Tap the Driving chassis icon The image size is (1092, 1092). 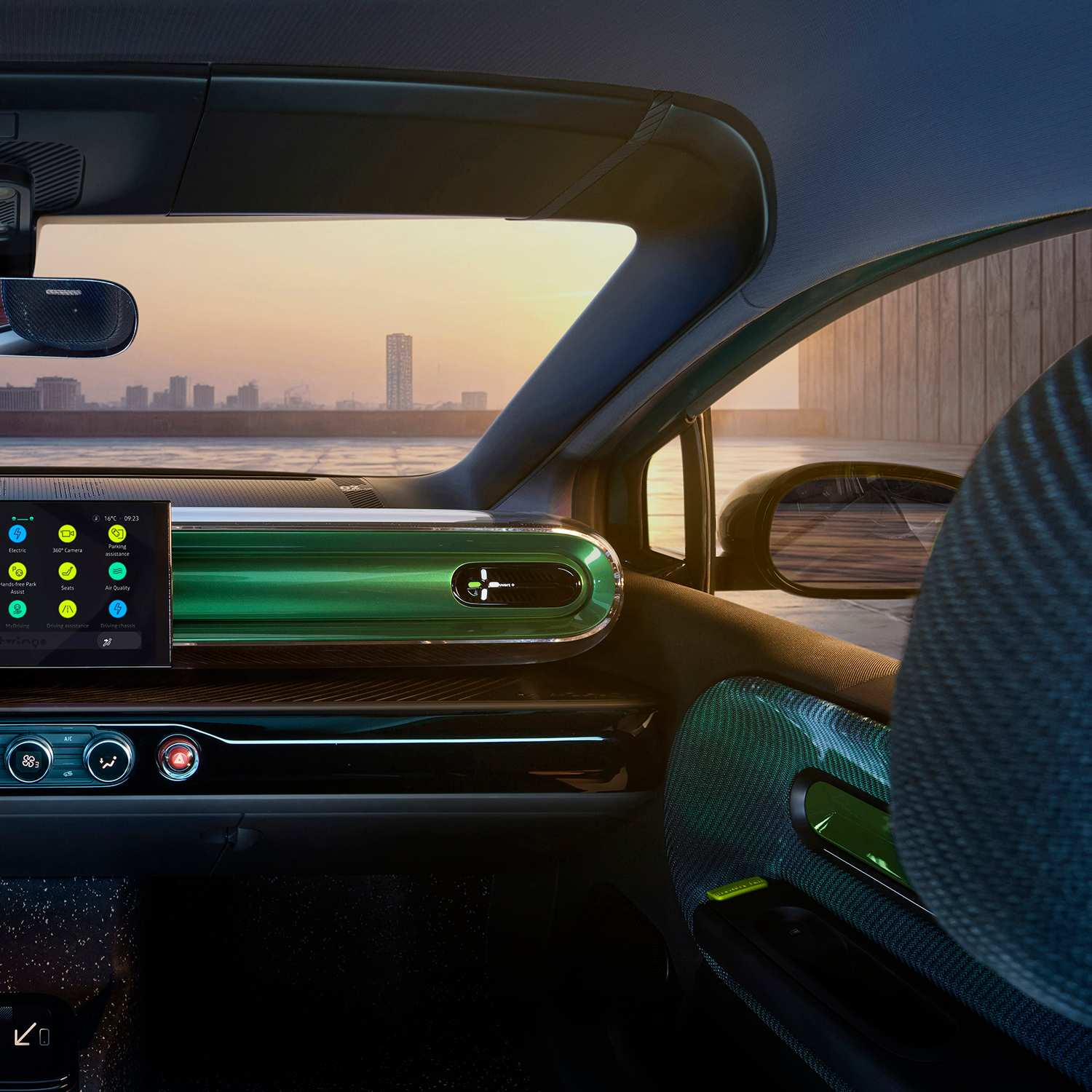(x=118, y=609)
